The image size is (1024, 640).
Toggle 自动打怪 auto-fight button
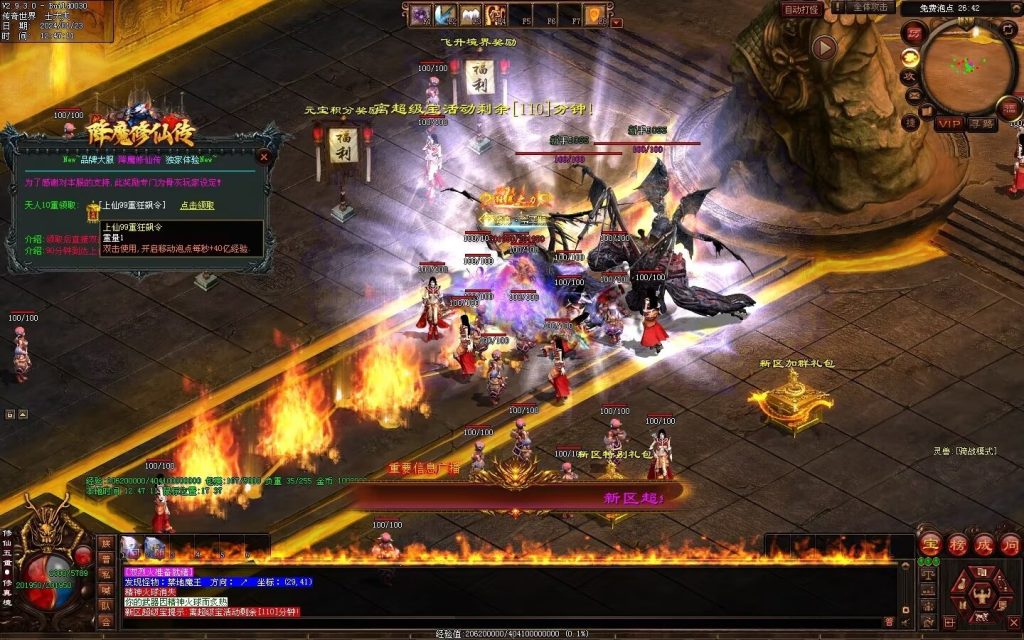click(801, 9)
